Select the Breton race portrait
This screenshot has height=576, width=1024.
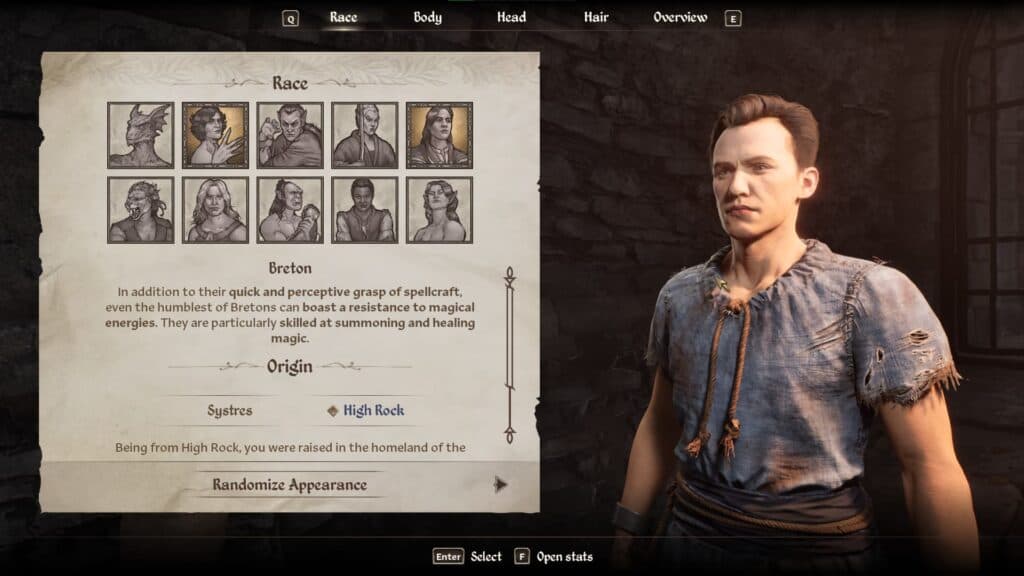pyautogui.click(x=215, y=135)
